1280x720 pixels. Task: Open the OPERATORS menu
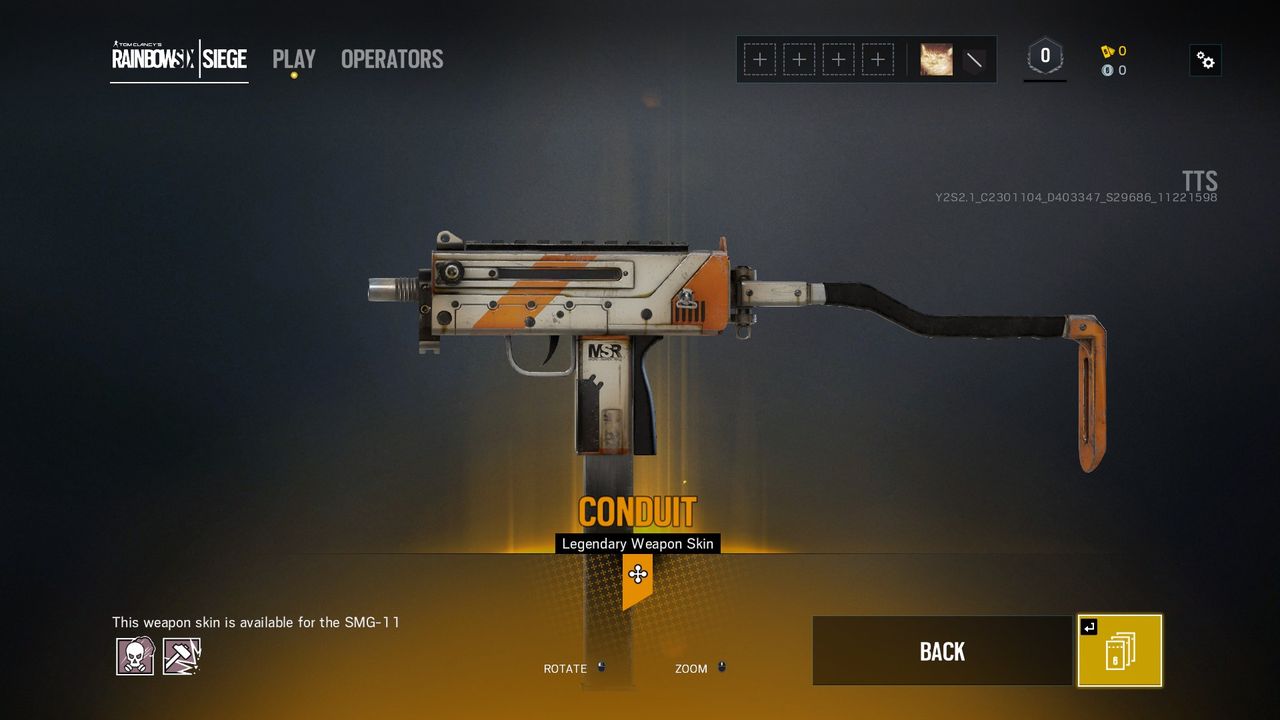[391, 59]
